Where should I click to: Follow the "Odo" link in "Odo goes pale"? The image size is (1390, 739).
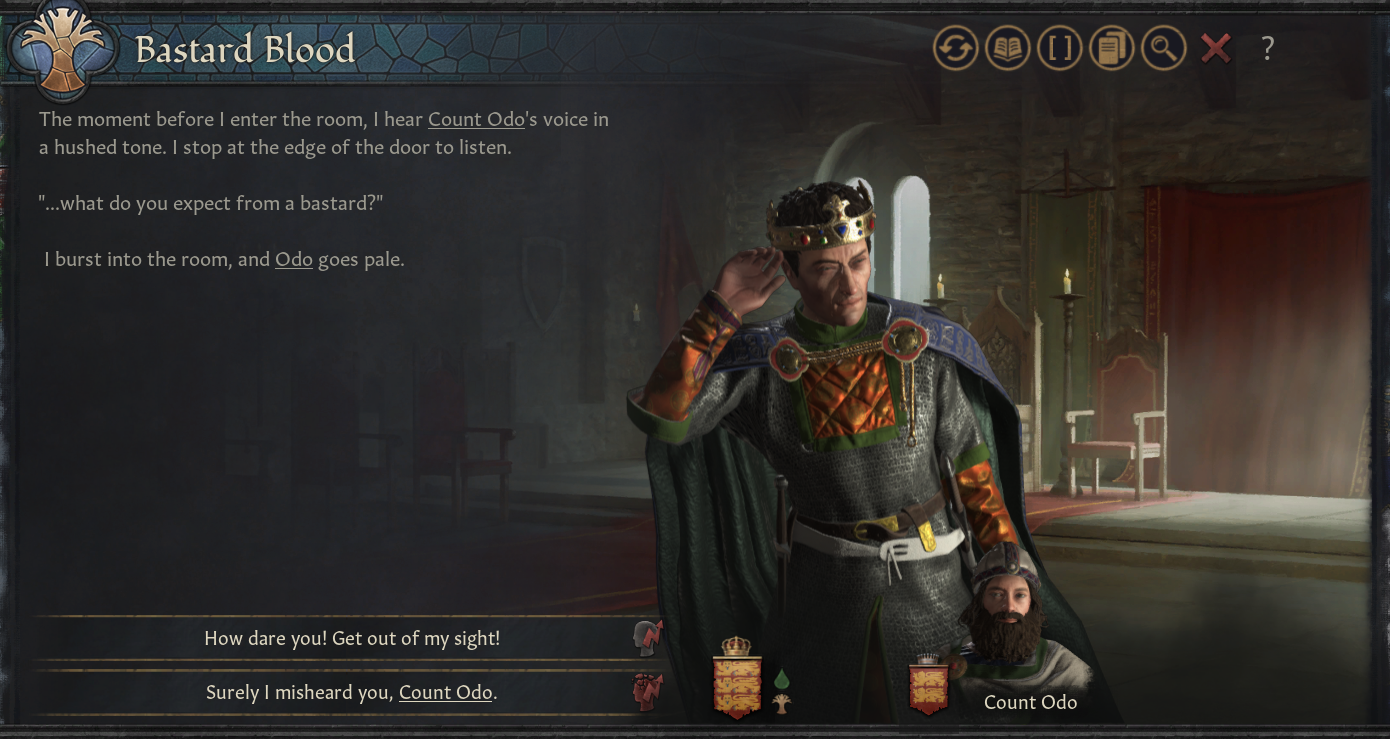tap(294, 260)
